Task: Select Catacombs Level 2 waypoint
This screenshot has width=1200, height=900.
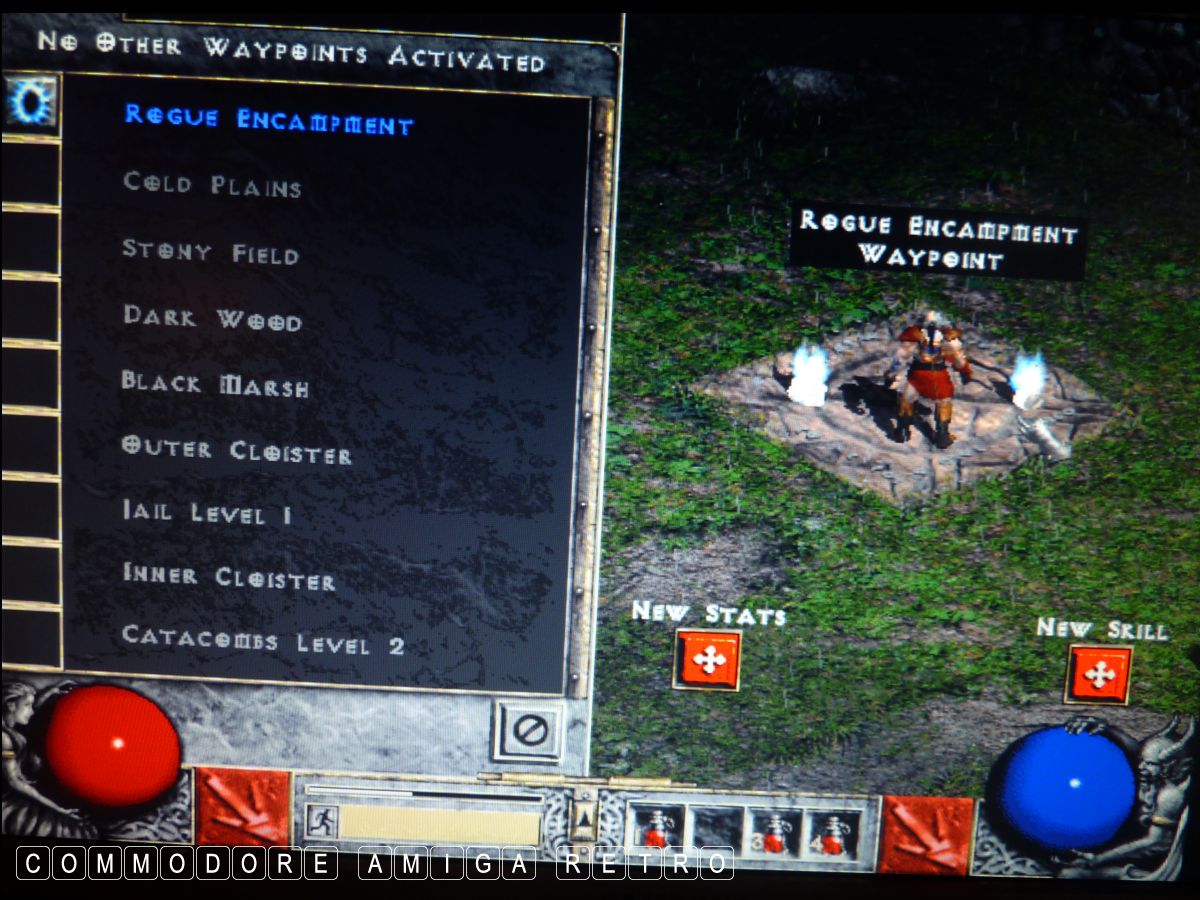Action: (x=263, y=641)
